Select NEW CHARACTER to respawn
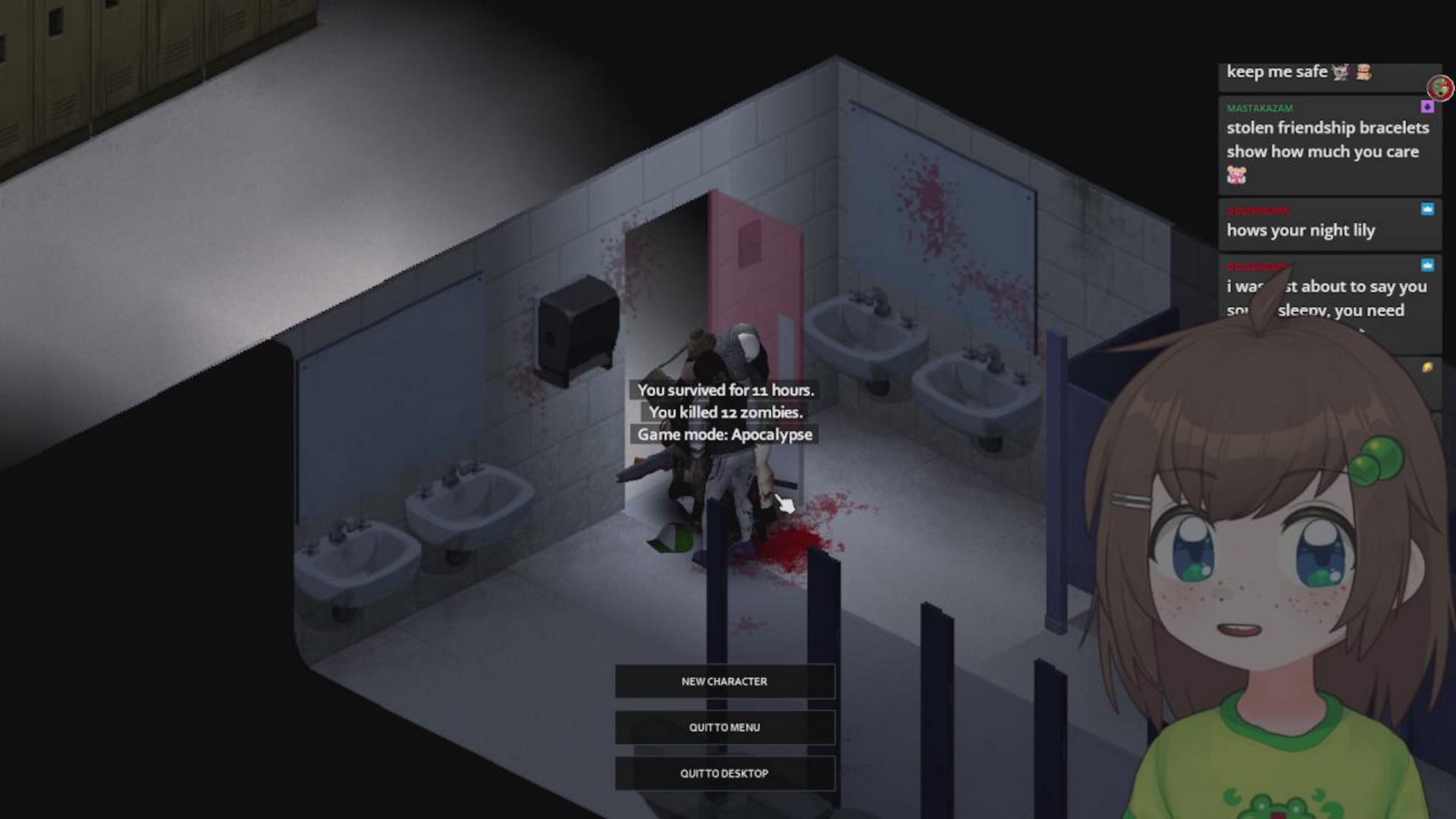This screenshot has height=819, width=1456. 724,681
